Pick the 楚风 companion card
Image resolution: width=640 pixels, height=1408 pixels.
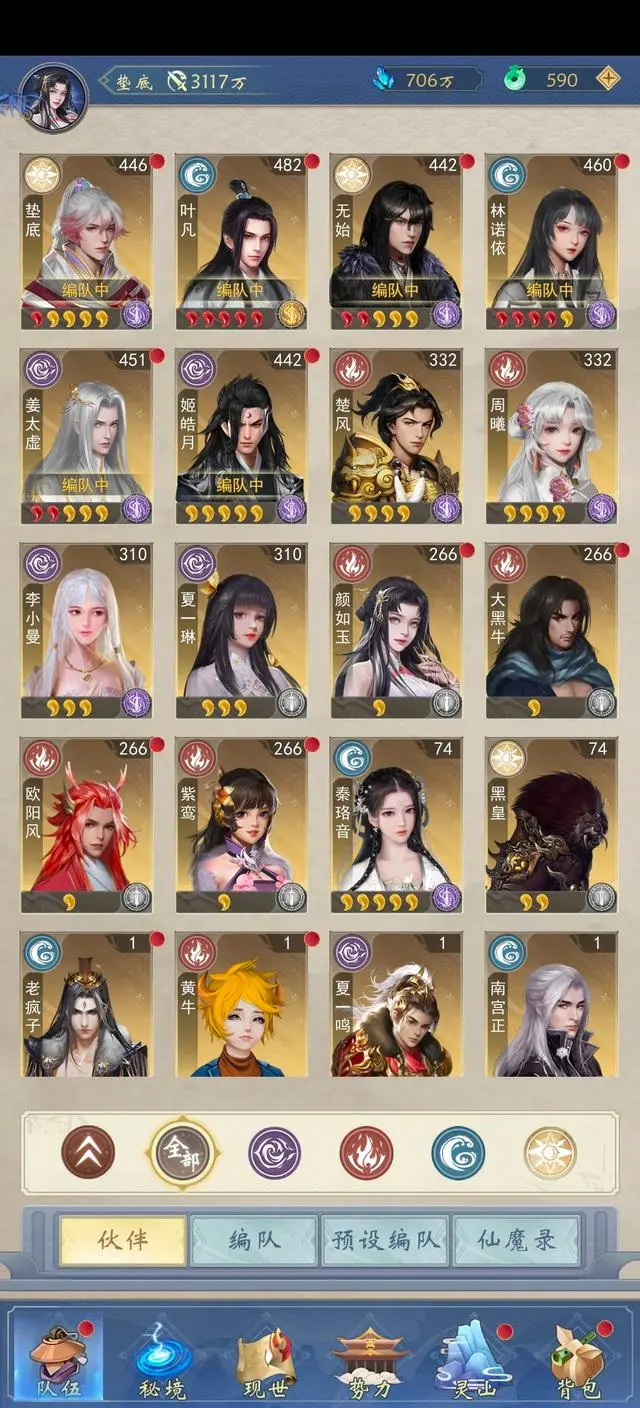[396, 436]
